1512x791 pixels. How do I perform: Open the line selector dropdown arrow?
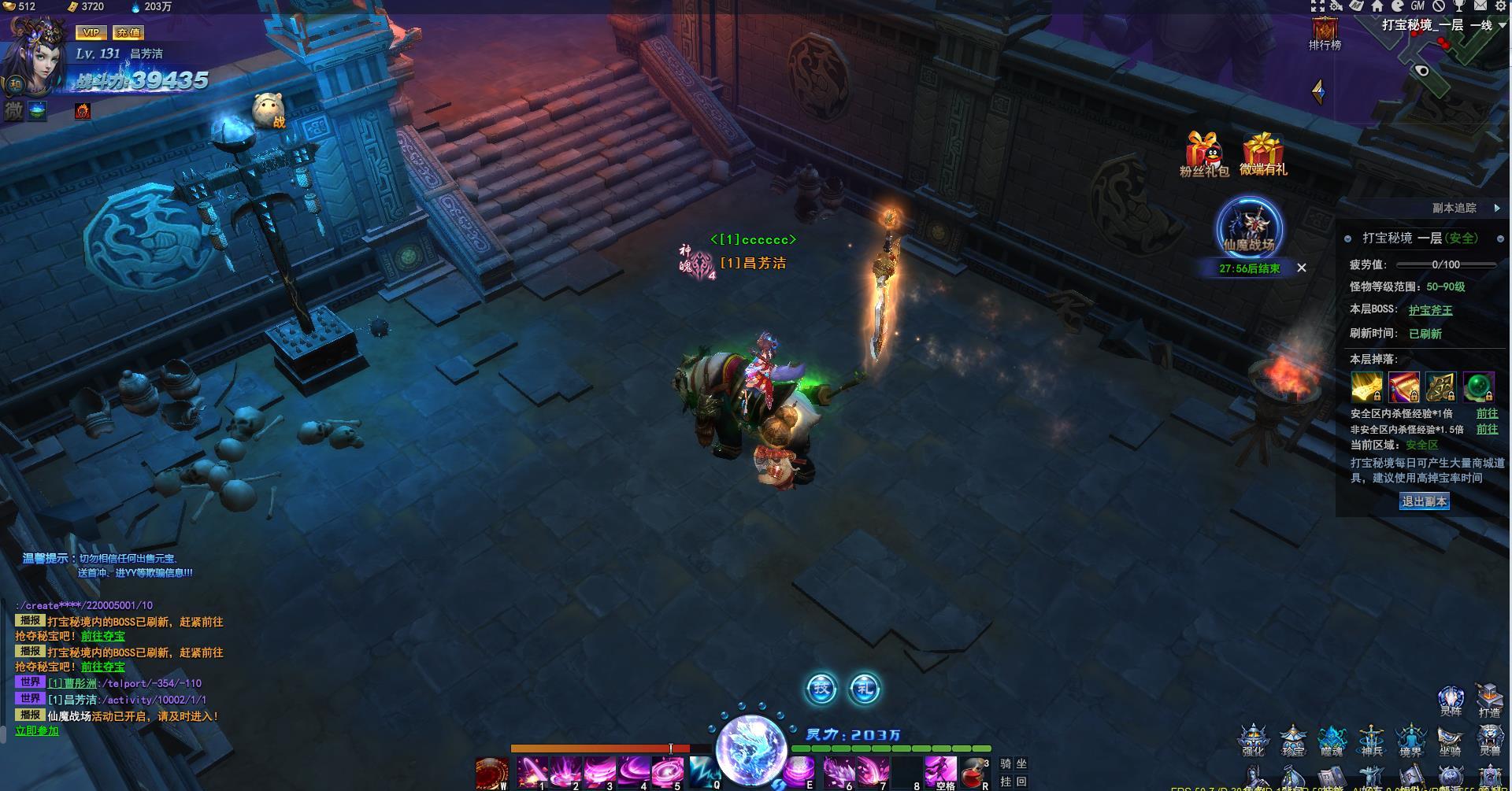[1503, 25]
